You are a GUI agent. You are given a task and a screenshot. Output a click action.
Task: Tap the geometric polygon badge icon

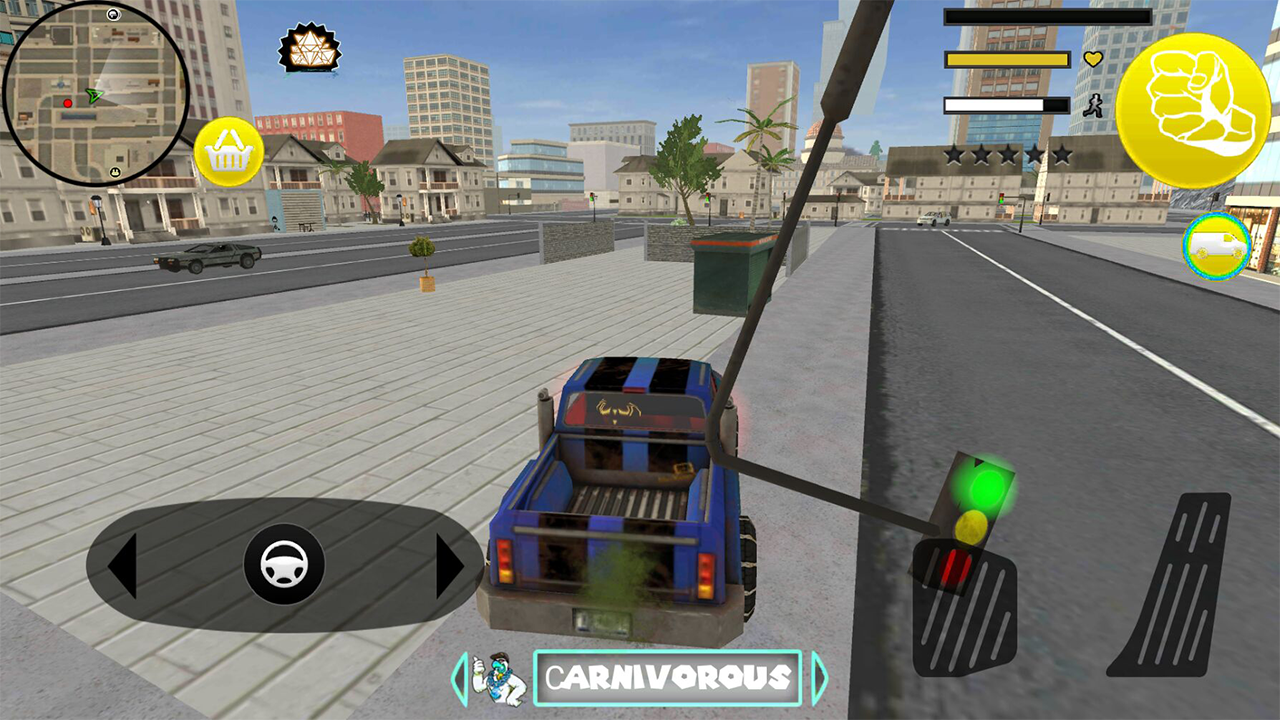click(309, 47)
